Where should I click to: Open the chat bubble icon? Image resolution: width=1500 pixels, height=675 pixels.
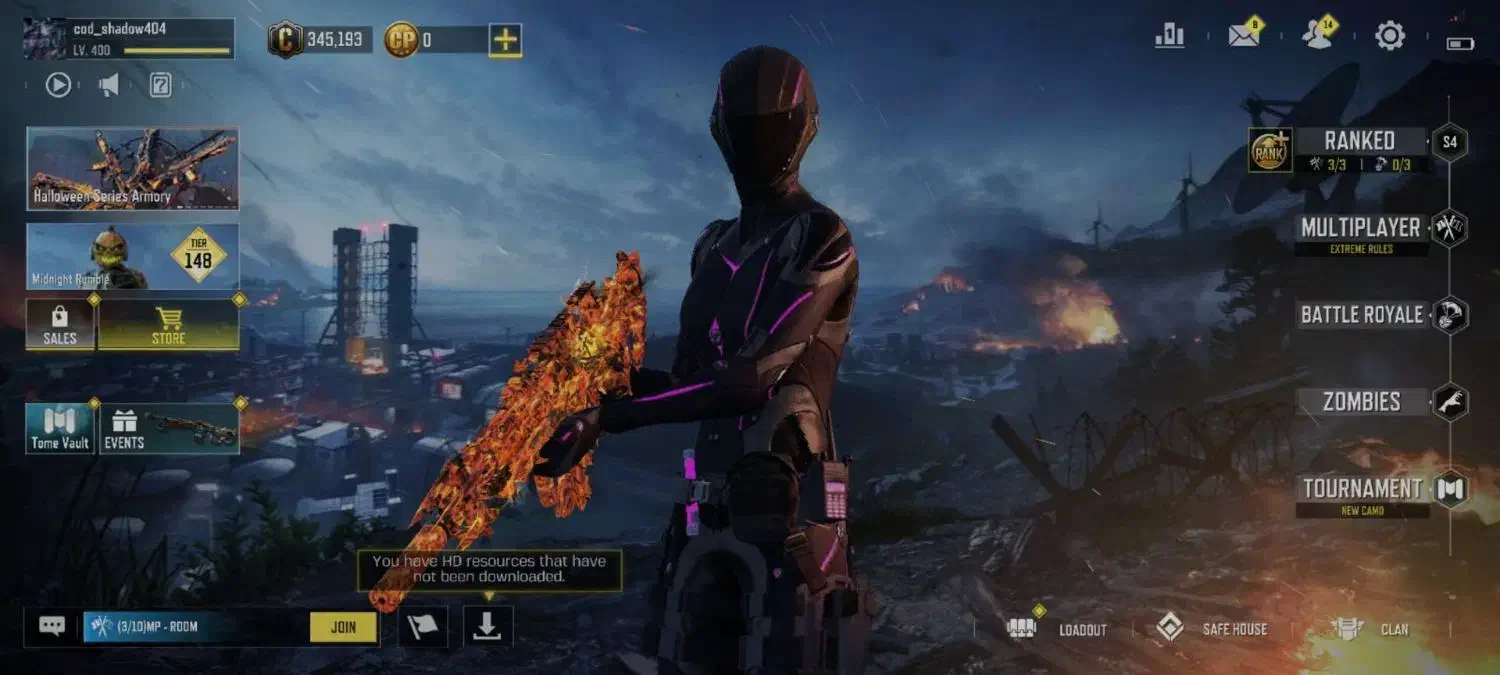tap(52, 627)
